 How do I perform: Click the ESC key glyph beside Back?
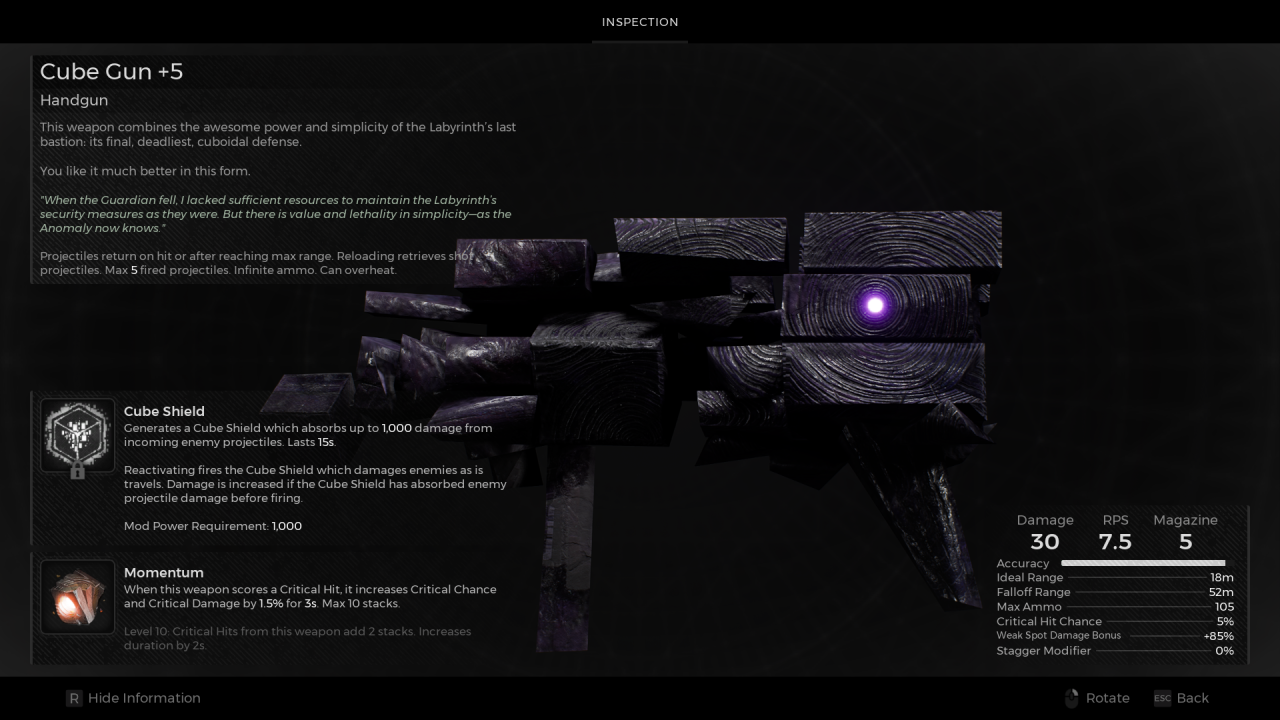(1162, 699)
